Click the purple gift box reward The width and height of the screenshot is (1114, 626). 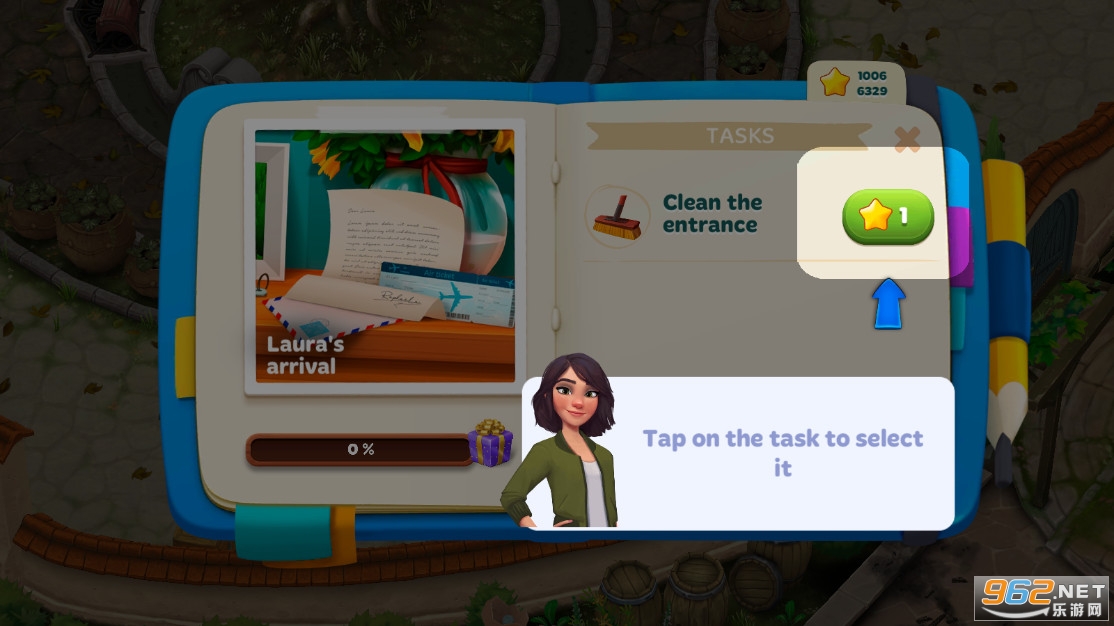(x=491, y=442)
